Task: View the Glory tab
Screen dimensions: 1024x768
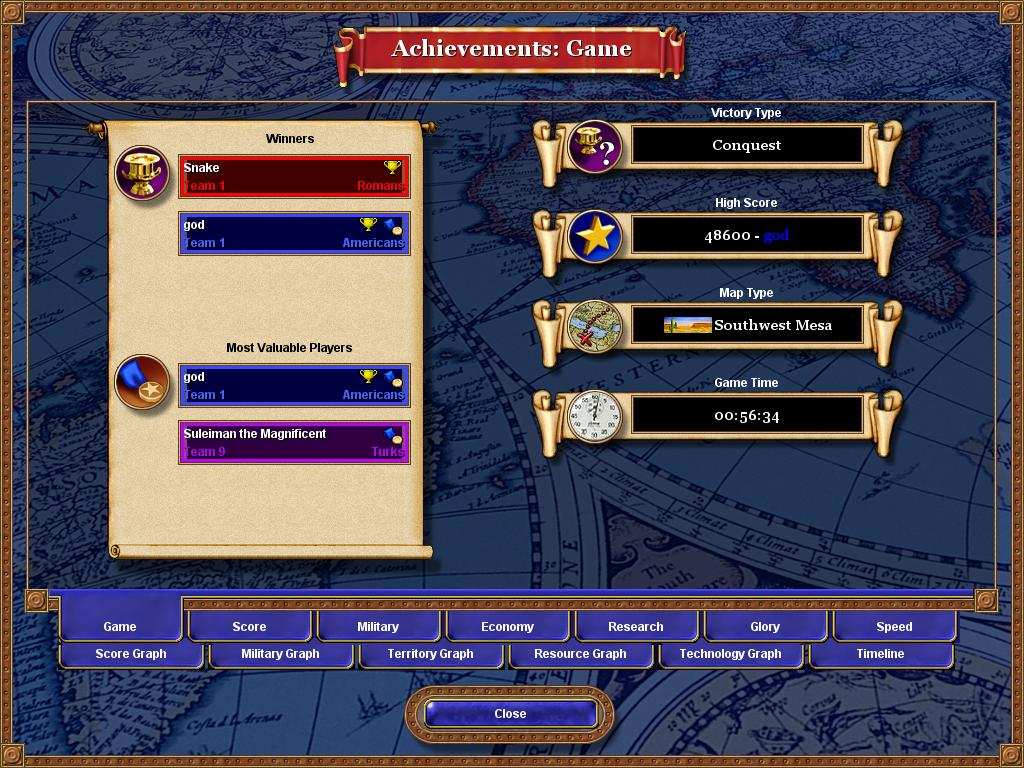Action: pyautogui.click(x=765, y=627)
